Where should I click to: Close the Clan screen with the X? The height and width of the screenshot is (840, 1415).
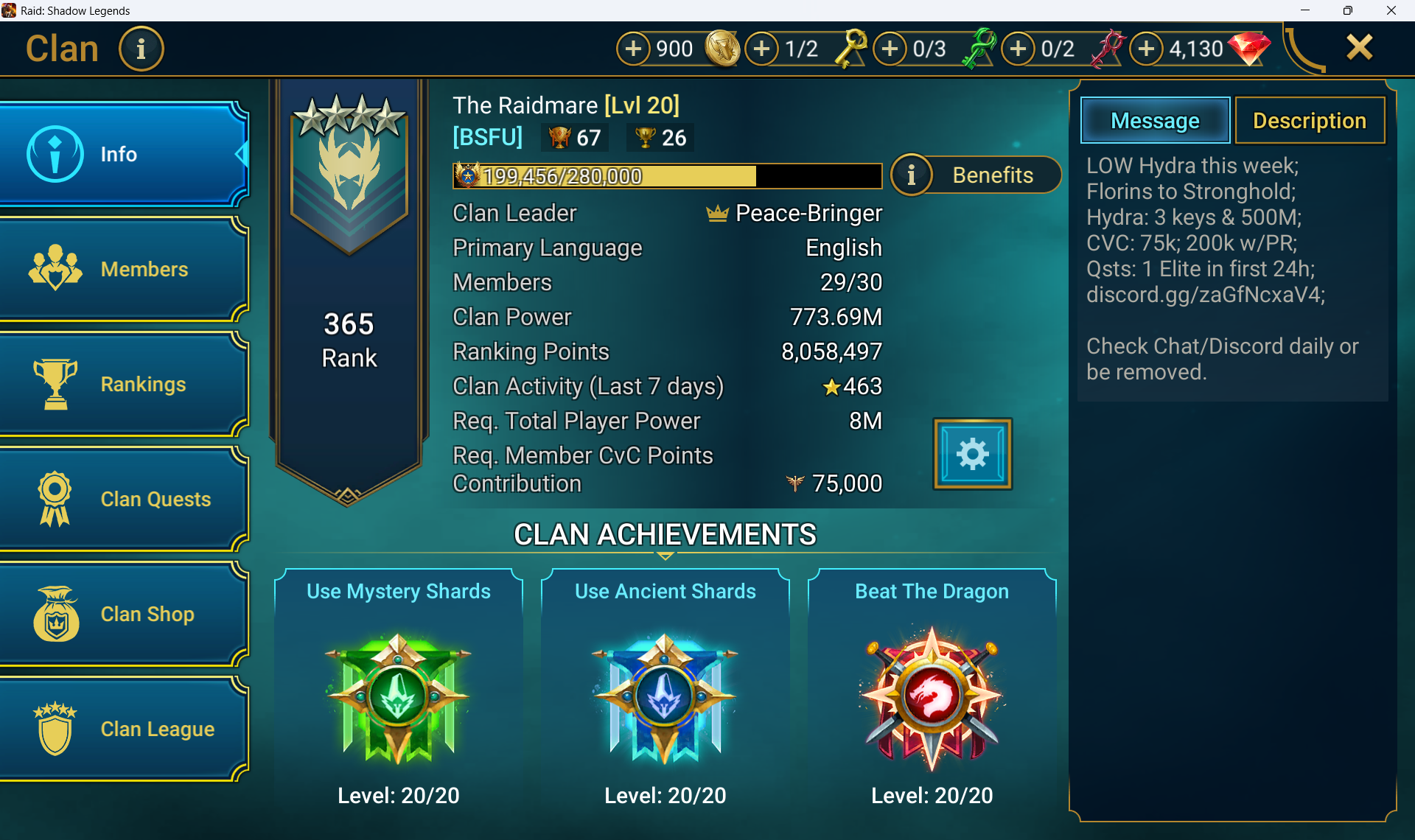tap(1359, 48)
